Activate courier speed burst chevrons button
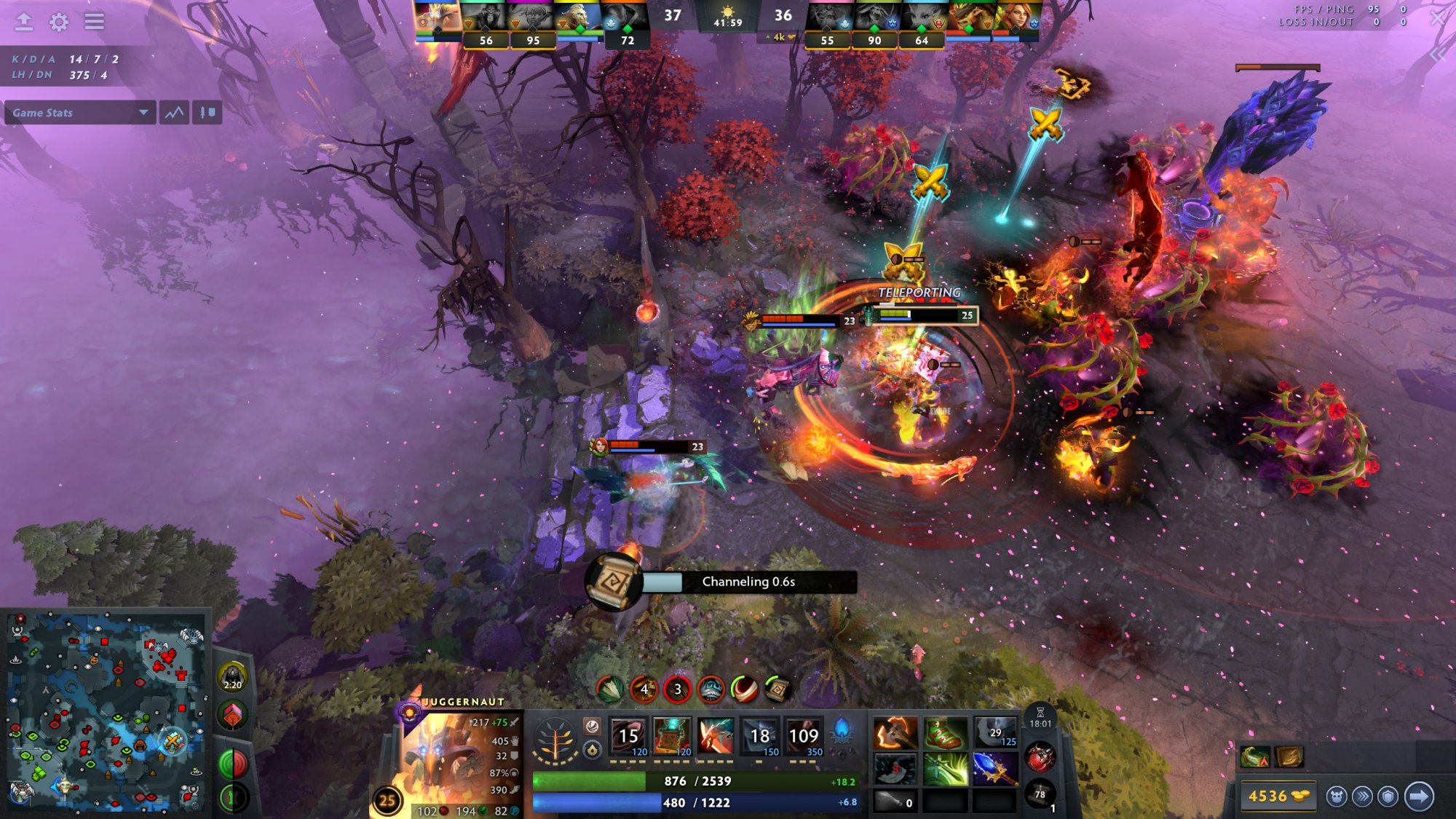1456x819 pixels. pos(1362,796)
